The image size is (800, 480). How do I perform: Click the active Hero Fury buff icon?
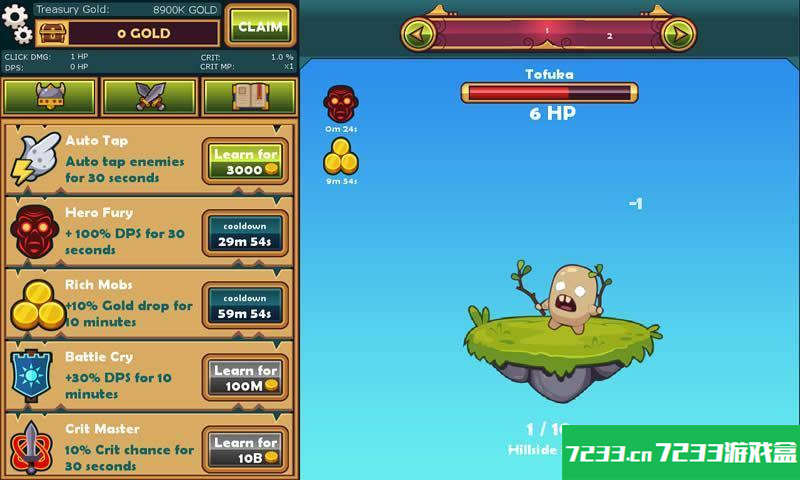[x=341, y=104]
